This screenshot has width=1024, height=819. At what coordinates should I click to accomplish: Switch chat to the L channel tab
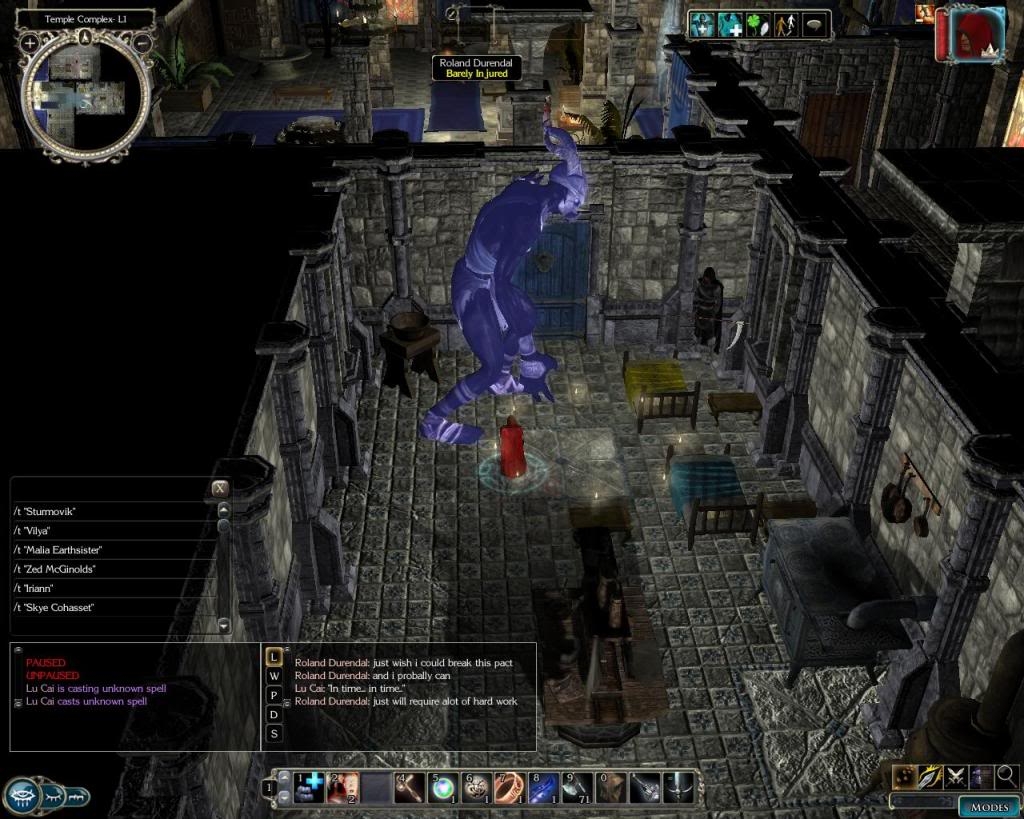click(273, 657)
